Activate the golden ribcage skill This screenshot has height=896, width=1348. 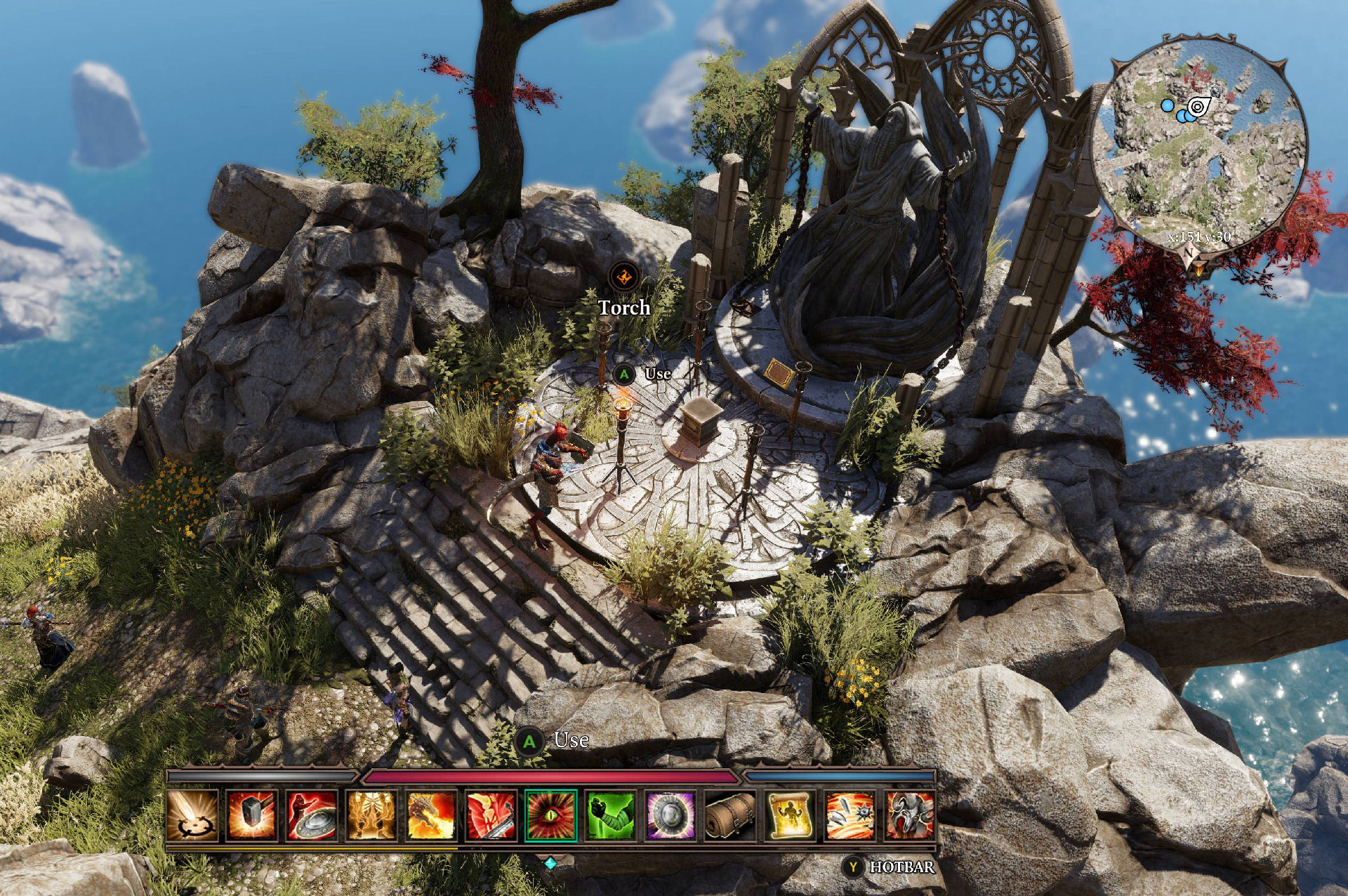[371, 815]
